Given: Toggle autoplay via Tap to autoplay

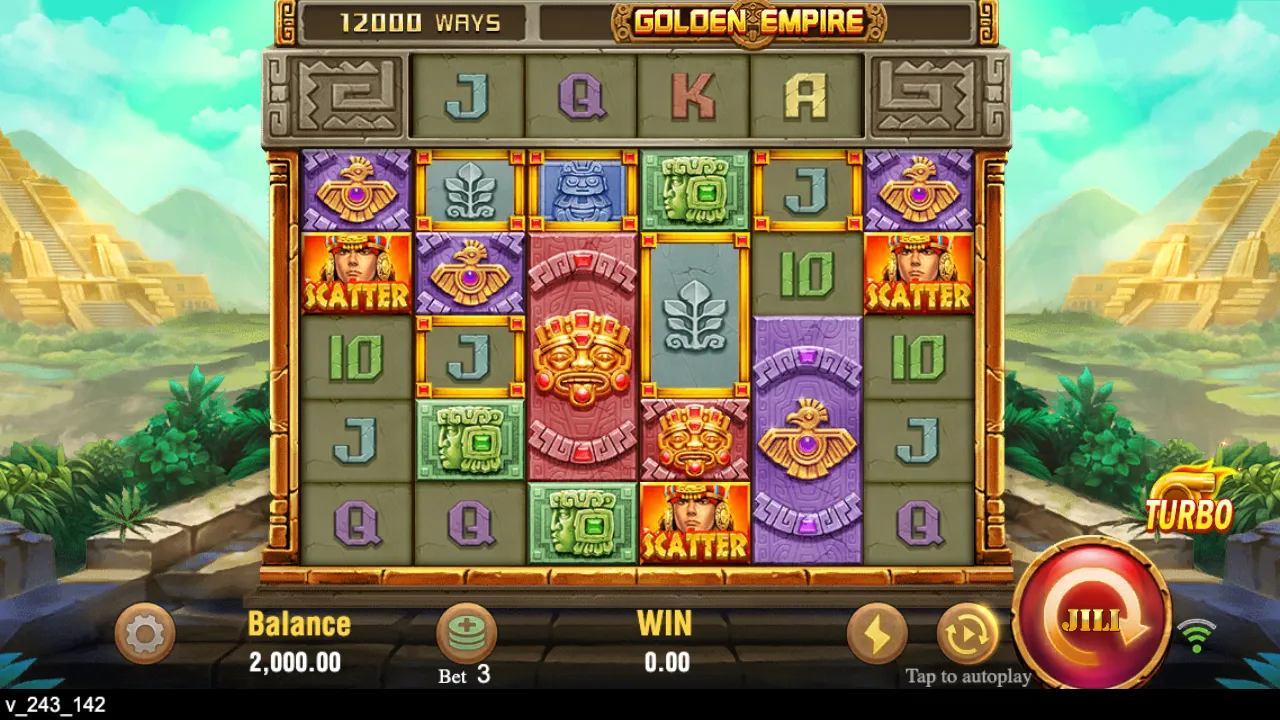Looking at the screenshot, I should [968, 676].
